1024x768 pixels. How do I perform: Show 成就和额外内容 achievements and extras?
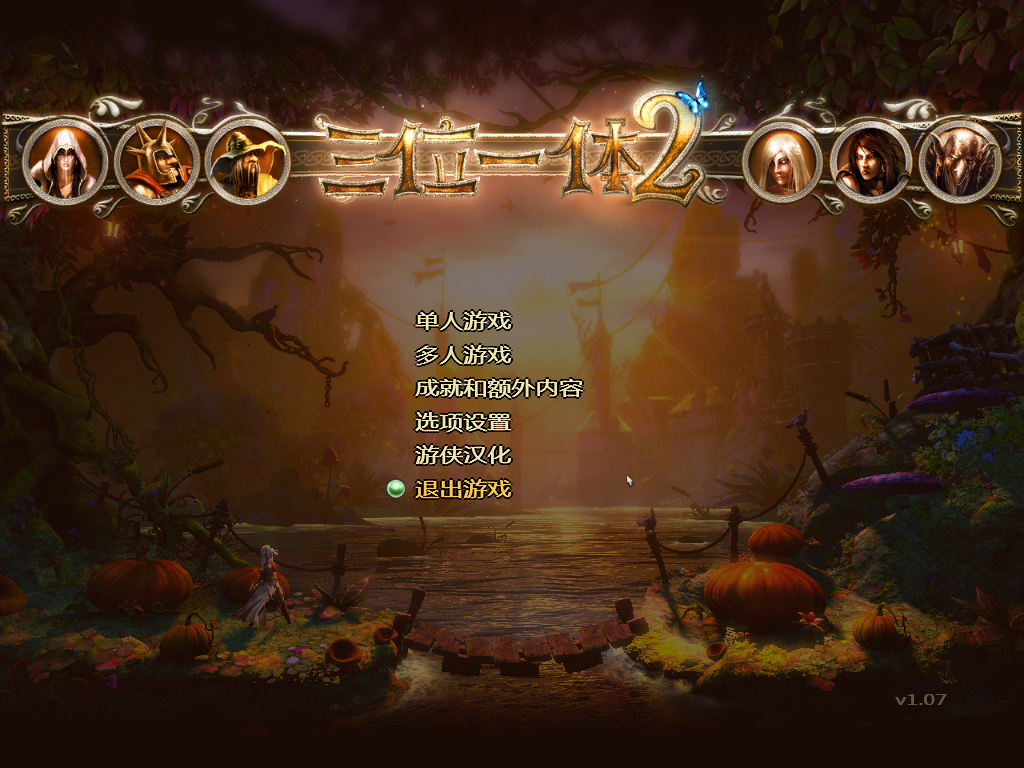pos(498,388)
